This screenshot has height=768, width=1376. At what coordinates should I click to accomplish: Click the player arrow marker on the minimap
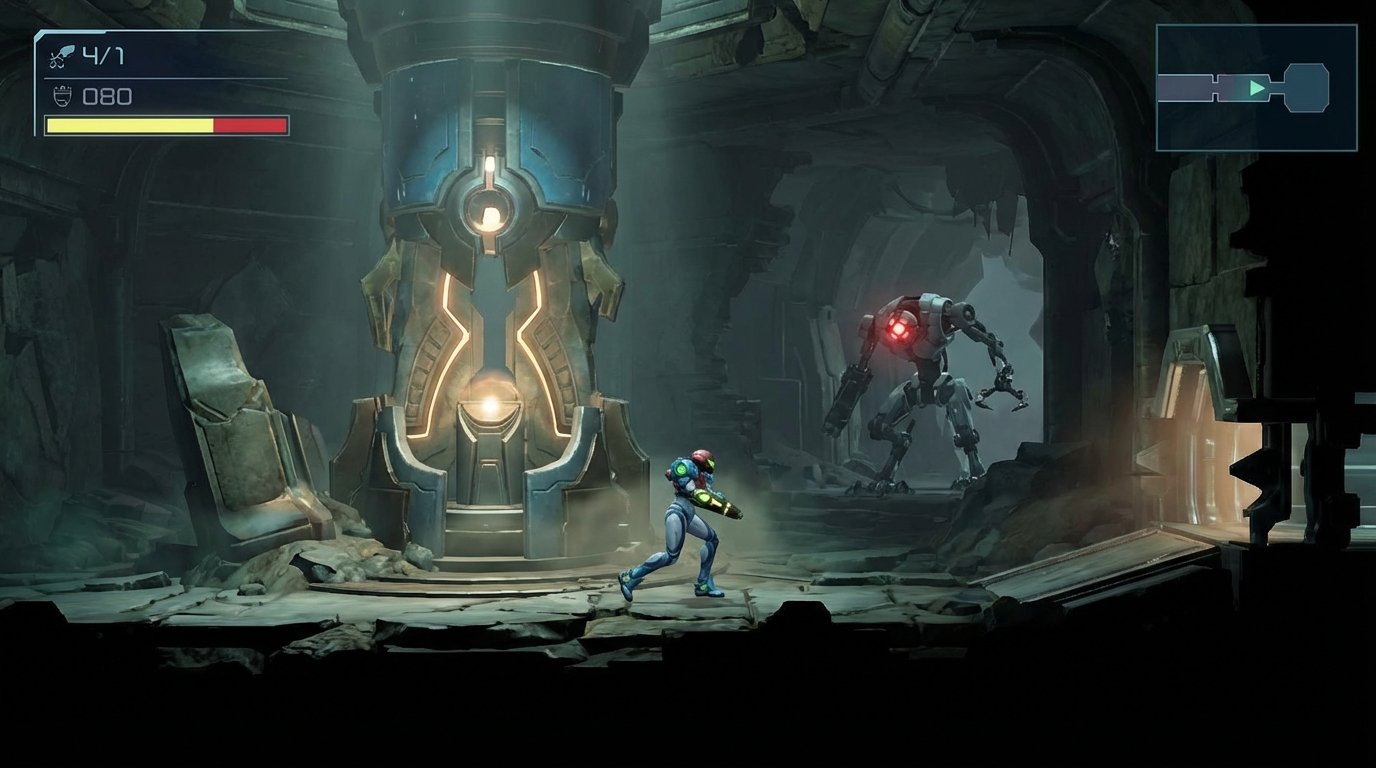[1257, 88]
